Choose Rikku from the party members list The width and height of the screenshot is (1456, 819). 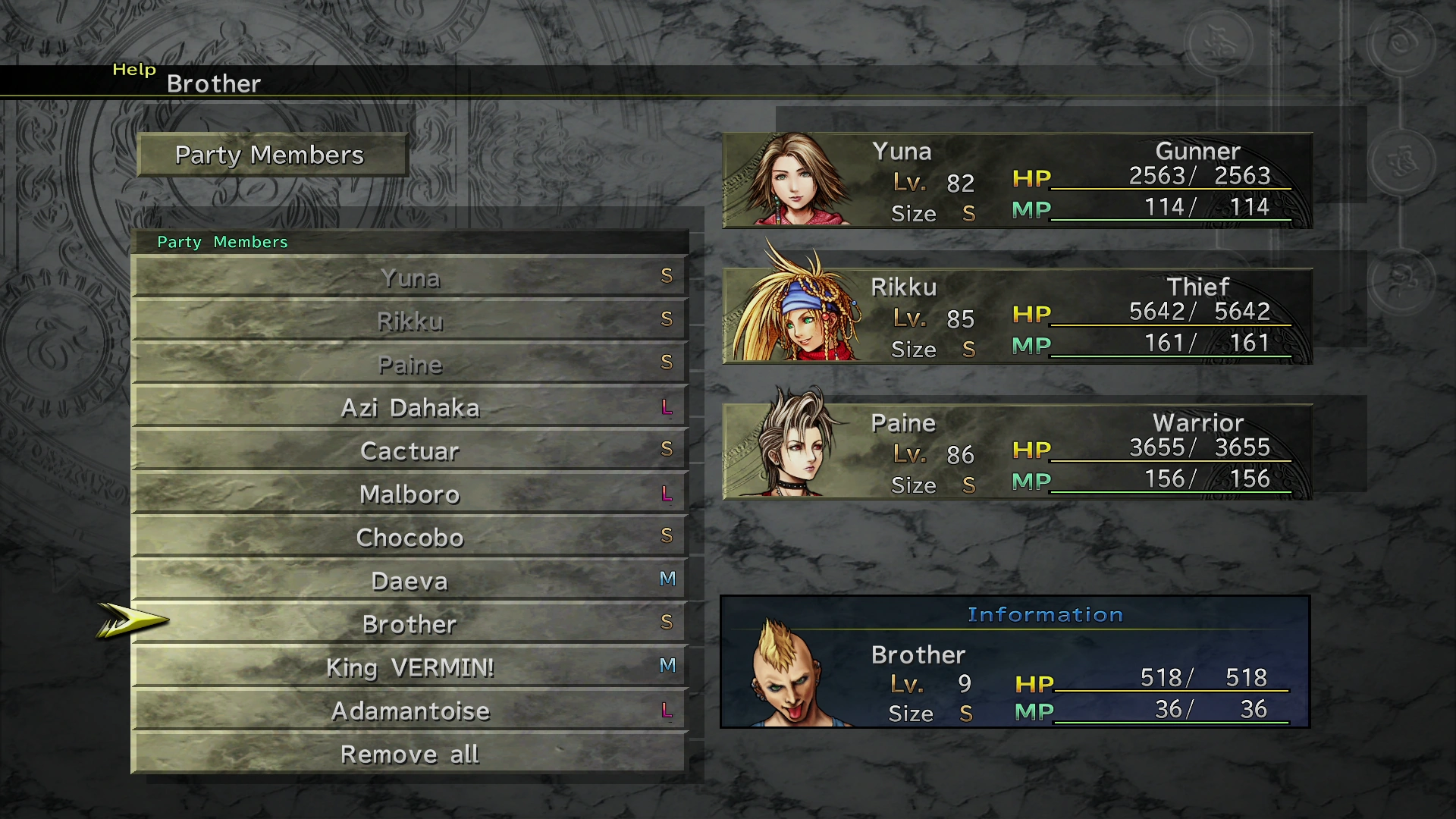409,321
